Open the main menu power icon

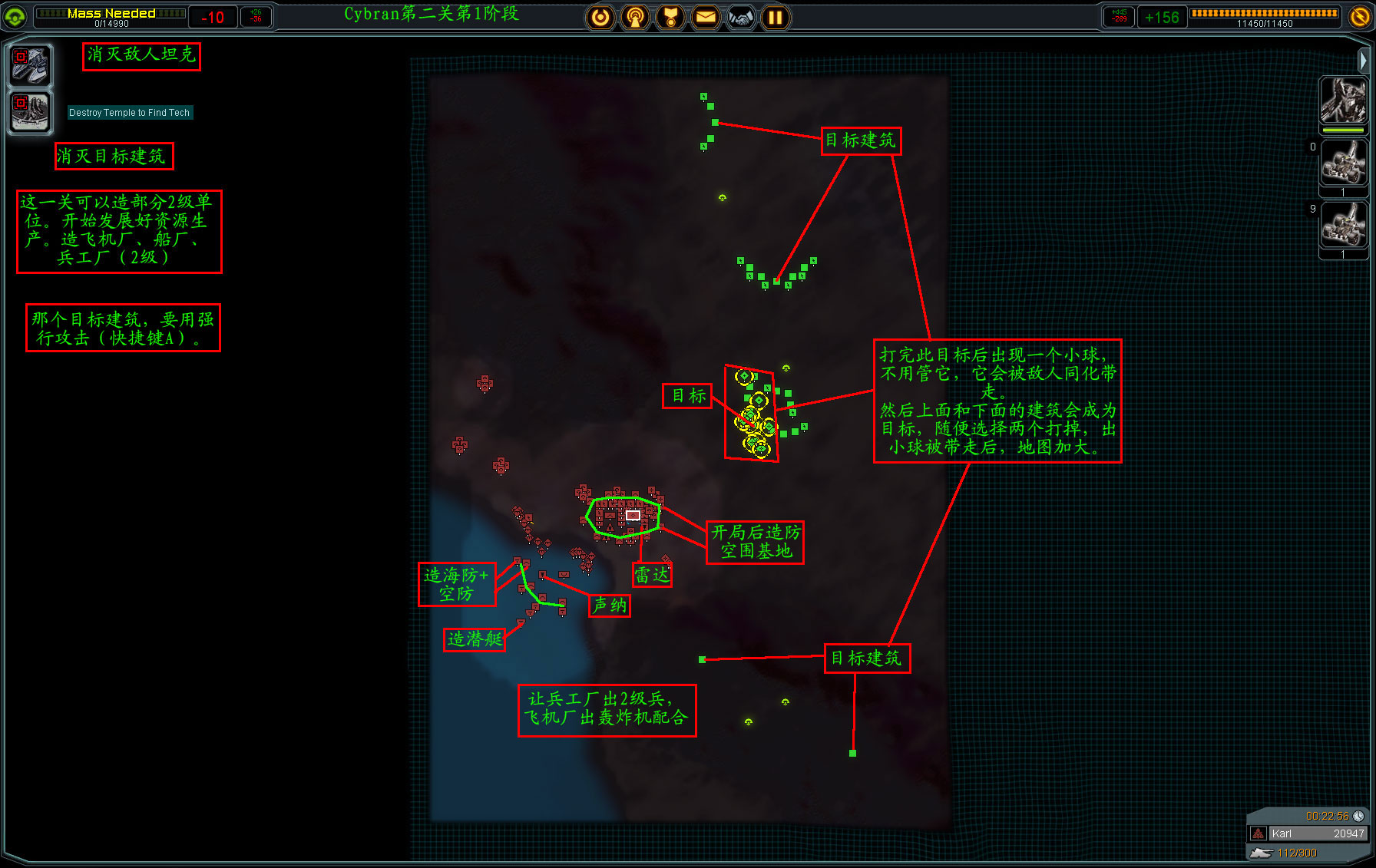(x=600, y=17)
